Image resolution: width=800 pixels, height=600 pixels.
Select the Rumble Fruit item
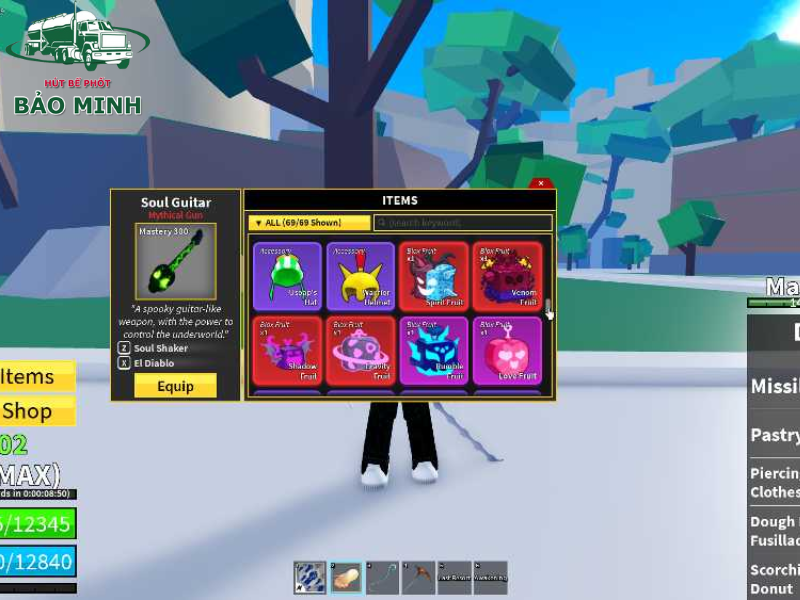(434, 351)
